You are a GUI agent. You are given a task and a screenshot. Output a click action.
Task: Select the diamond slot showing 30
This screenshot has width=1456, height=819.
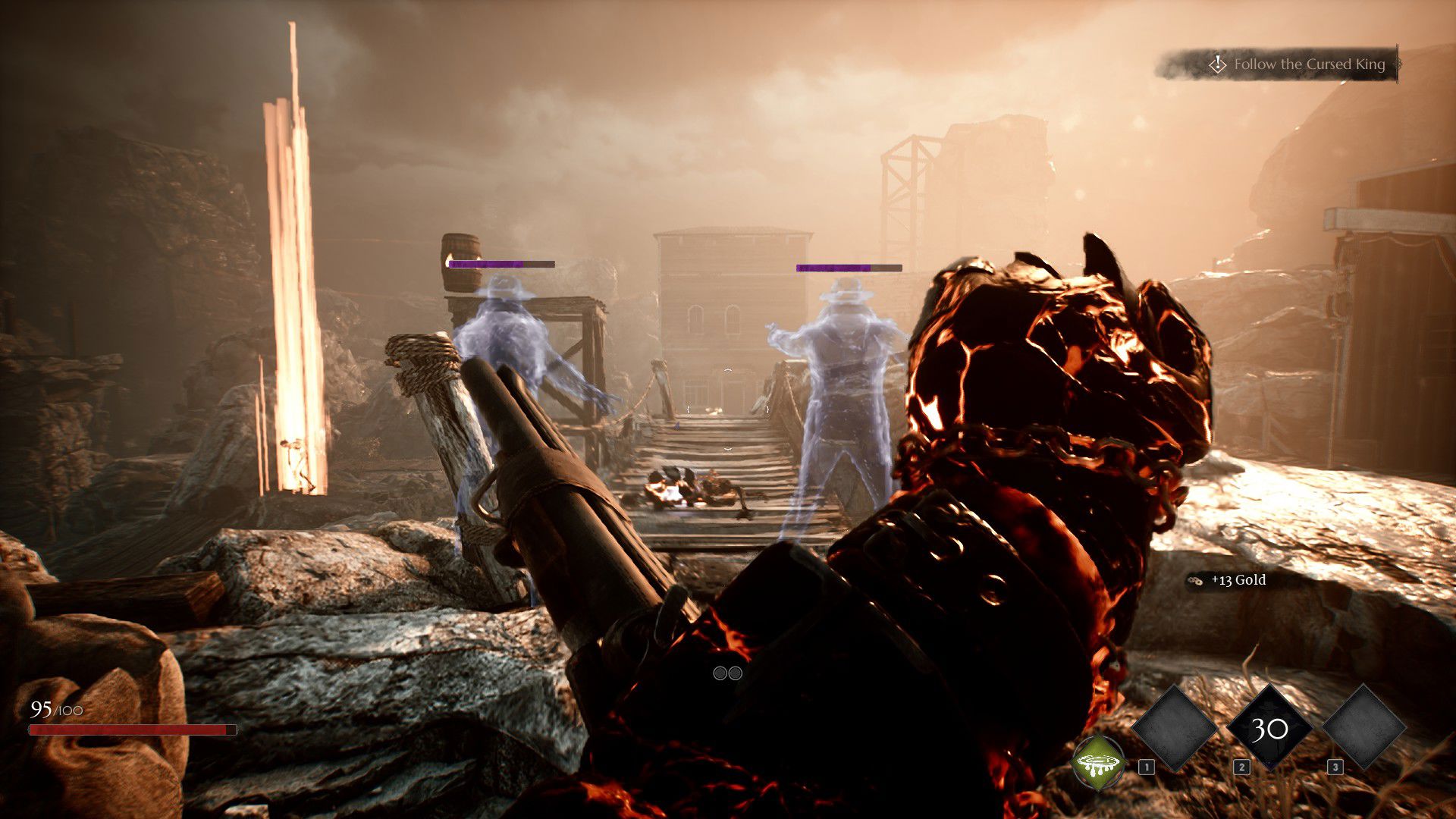click(1269, 729)
